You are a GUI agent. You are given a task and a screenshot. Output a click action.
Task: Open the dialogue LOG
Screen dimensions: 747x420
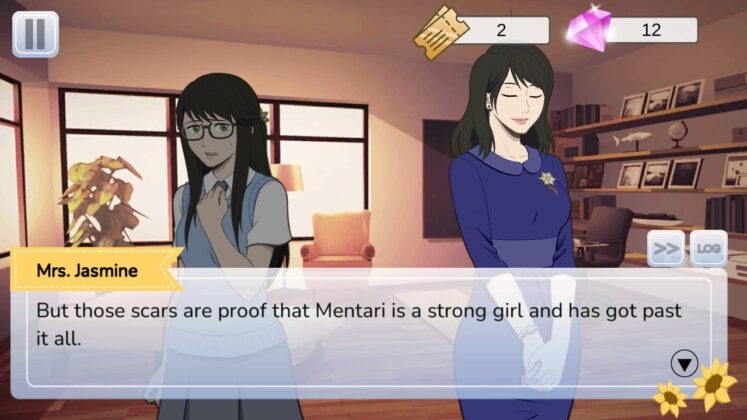(x=708, y=248)
